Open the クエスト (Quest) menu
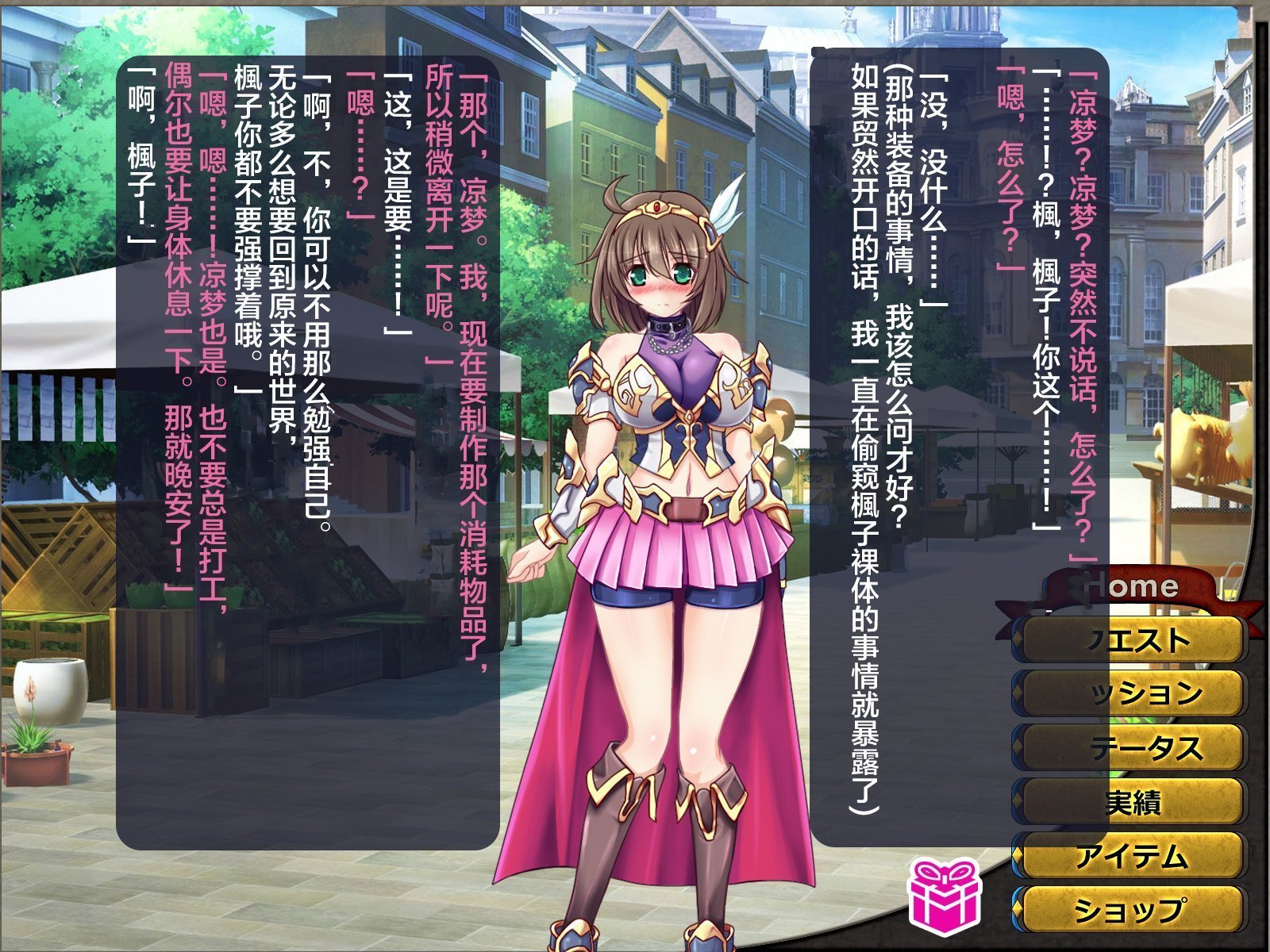This screenshot has width=1270, height=952. 1131,639
